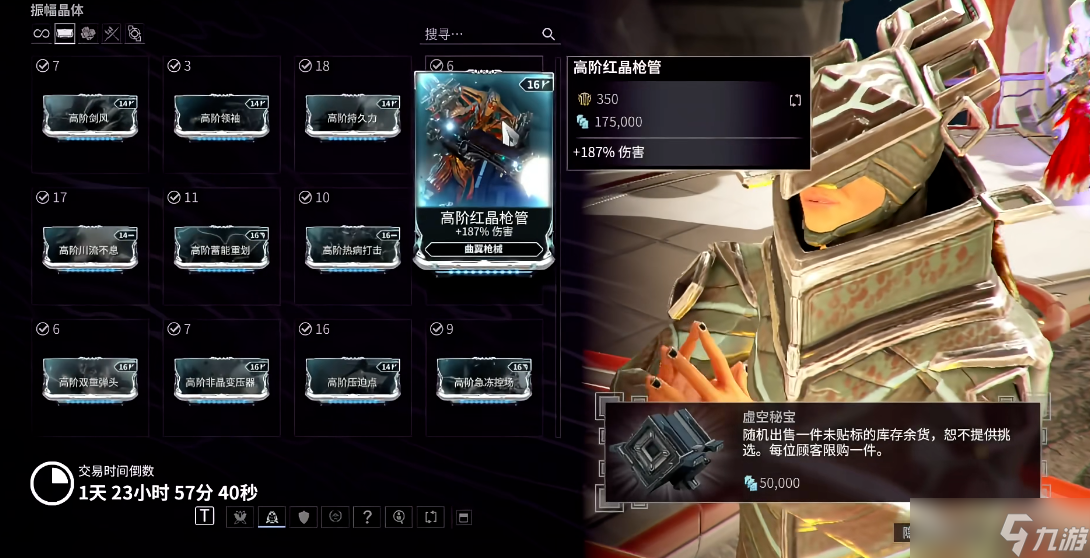Pick the 高阶热病打击 mod card
This screenshot has height=558, width=1090.
point(352,249)
